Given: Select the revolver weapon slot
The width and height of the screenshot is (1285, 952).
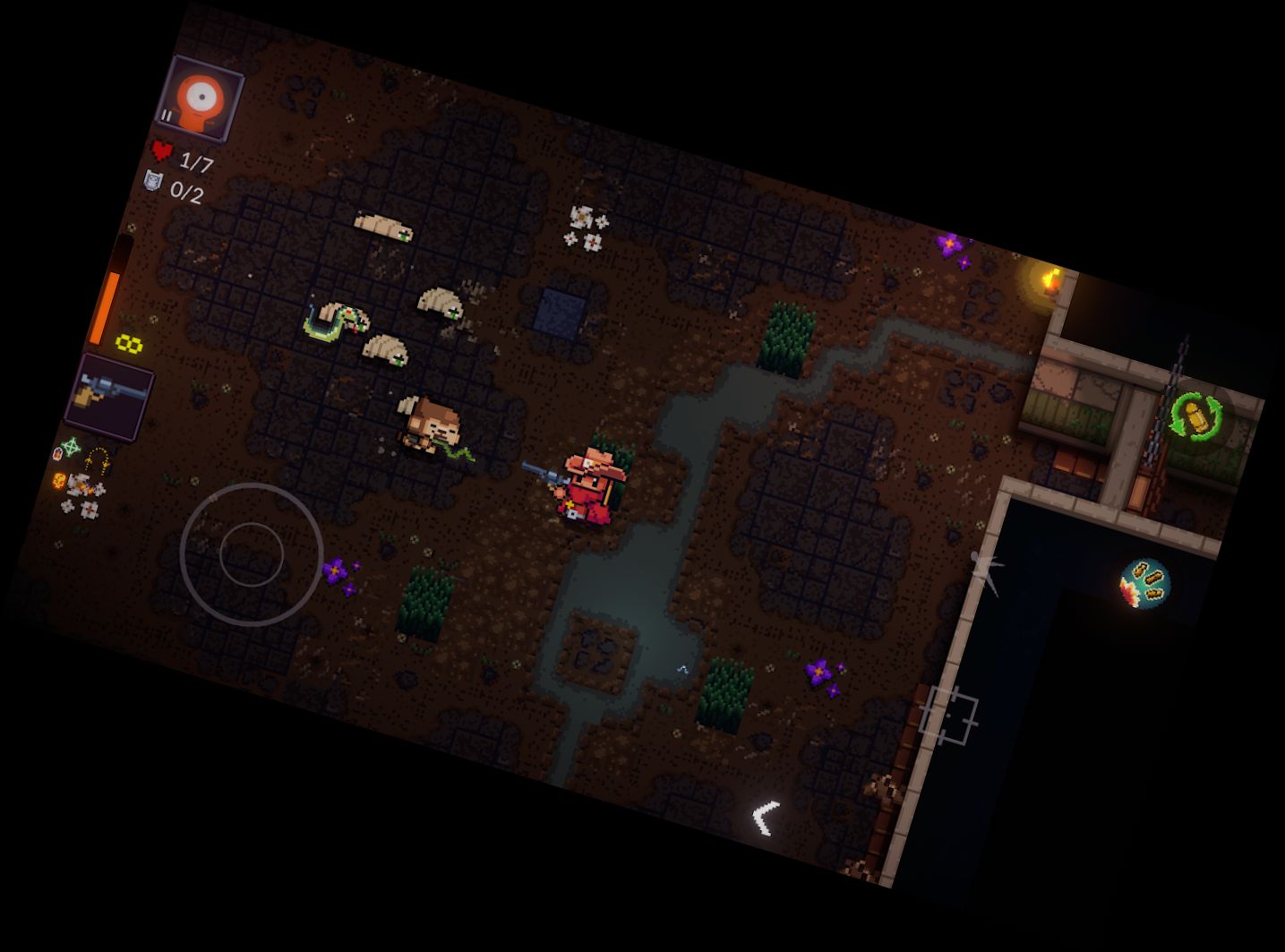Looking at the screenshot, I should [x=110, y=396].
